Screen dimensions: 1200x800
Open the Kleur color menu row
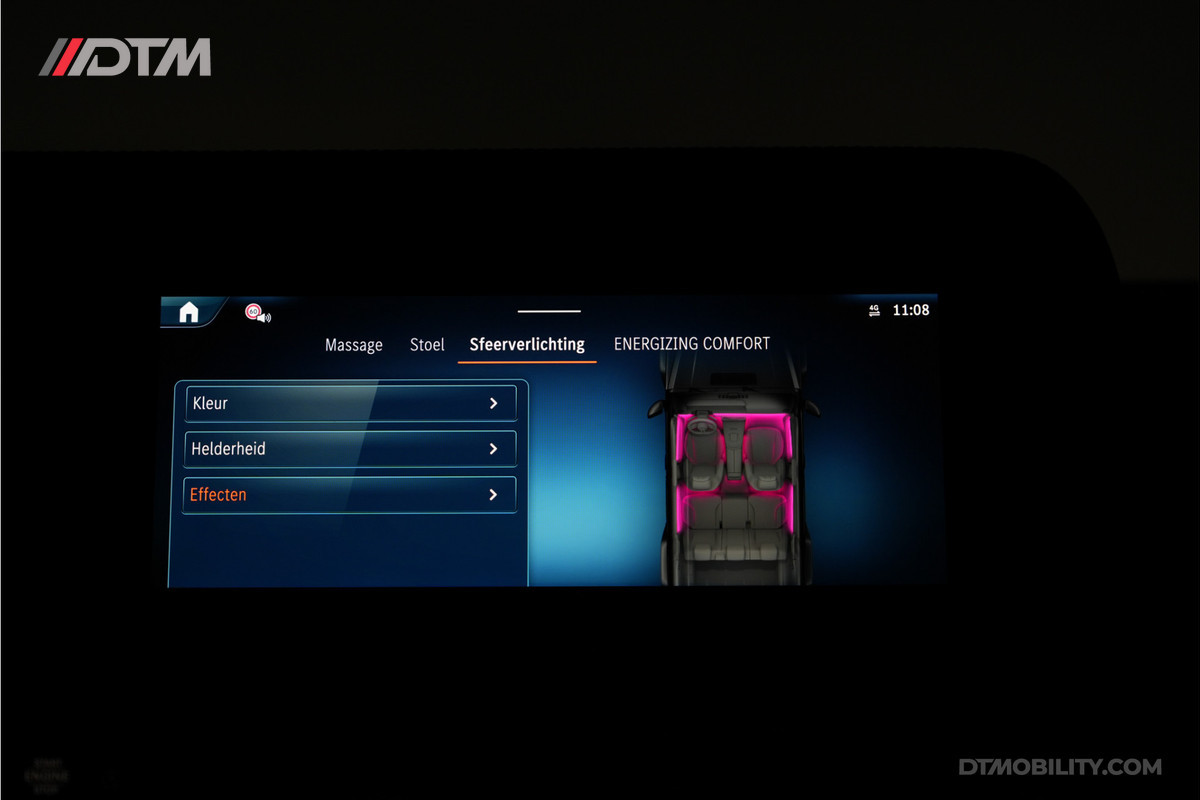pos(350,403)
